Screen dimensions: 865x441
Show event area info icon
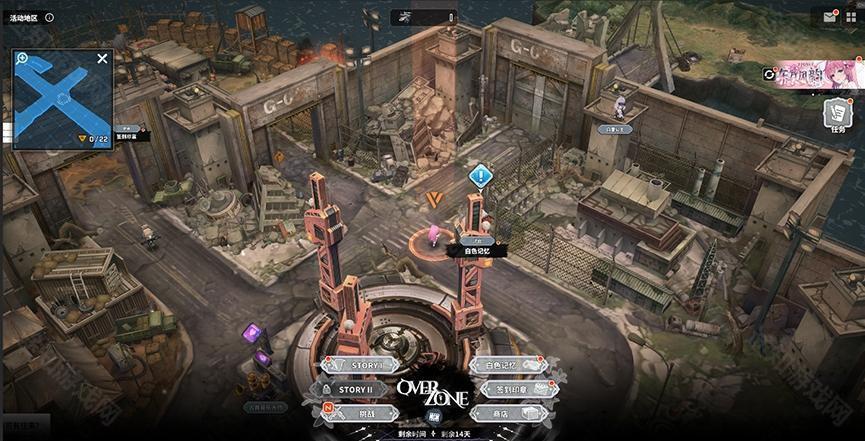tap(49, 18)
